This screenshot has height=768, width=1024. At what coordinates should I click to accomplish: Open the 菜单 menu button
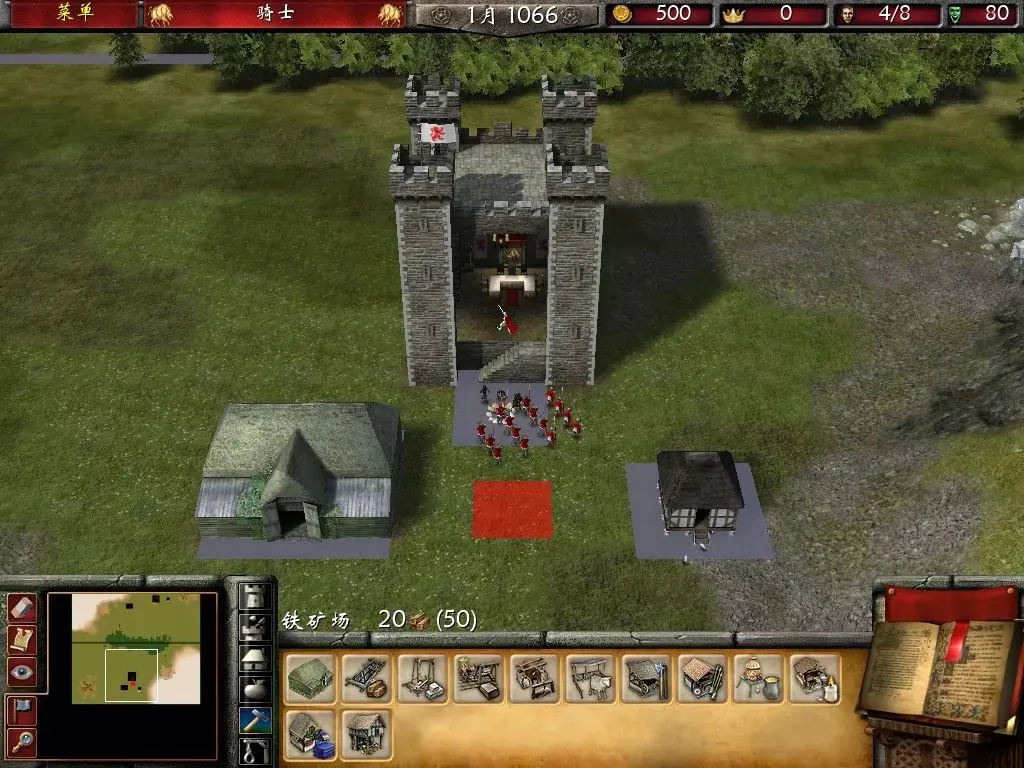pyautogui.click(x=75, y=14)
